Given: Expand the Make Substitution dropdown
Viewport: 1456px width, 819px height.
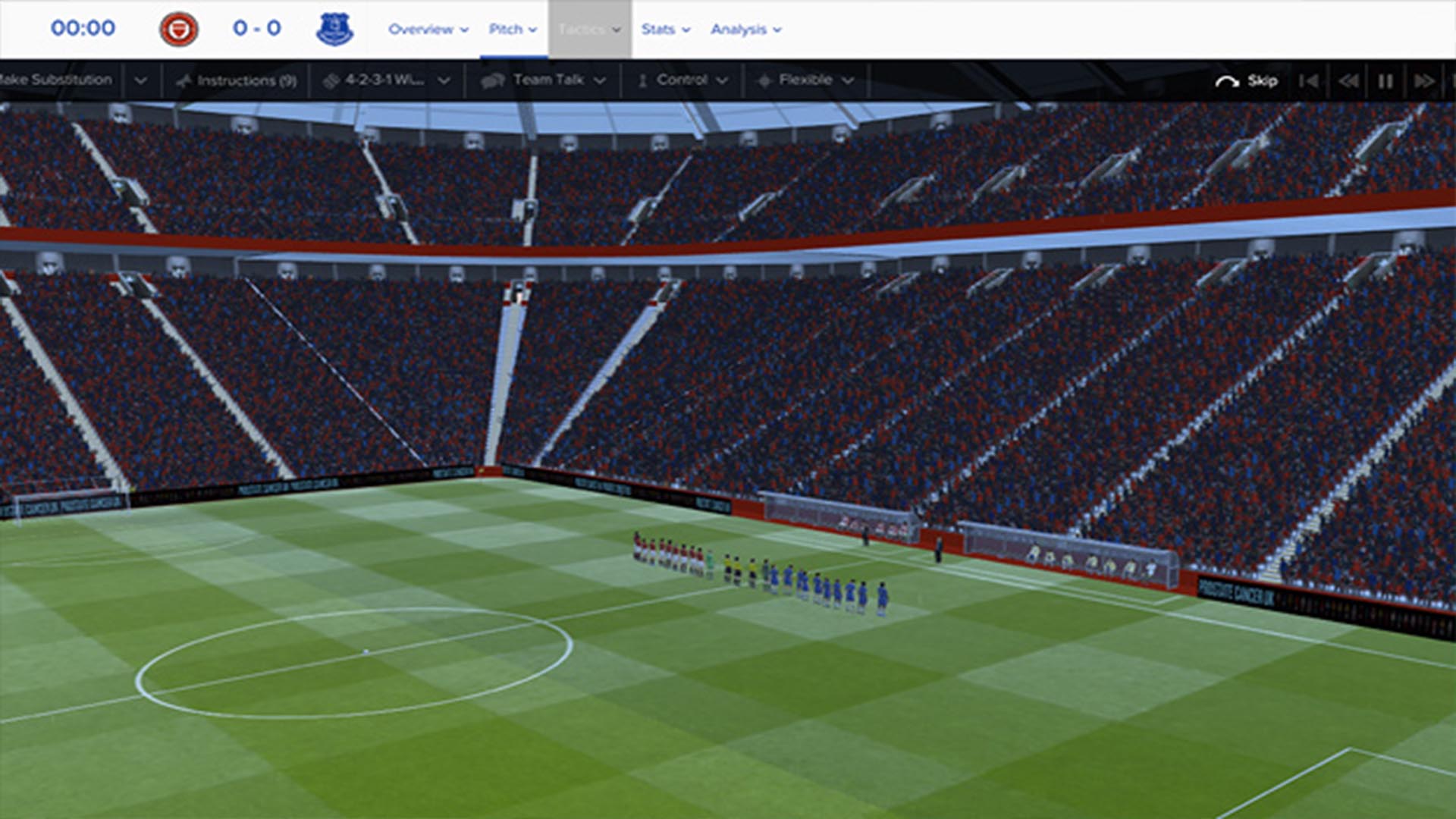Looking at the screenshot, I should pyautogui.click(x=139, y=80).
